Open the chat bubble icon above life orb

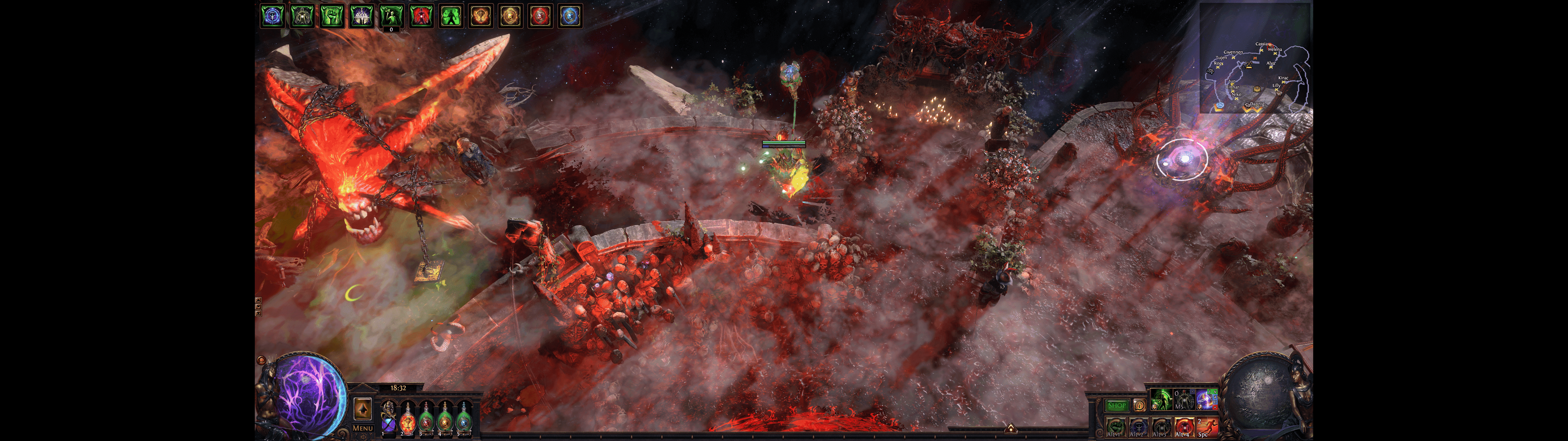tap(261, 360)
